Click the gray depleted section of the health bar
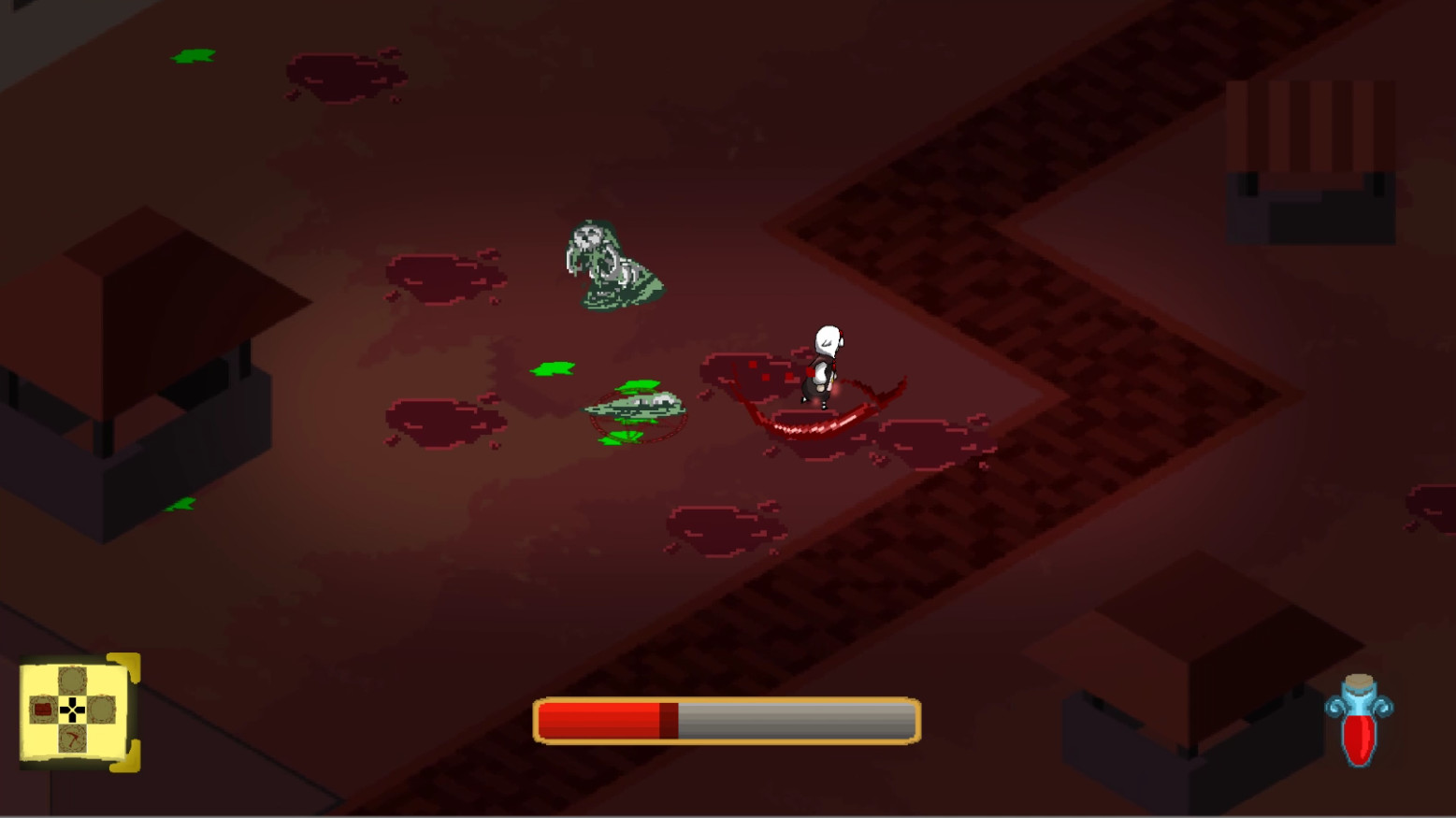1456x818 pixels. pos(795,720)
